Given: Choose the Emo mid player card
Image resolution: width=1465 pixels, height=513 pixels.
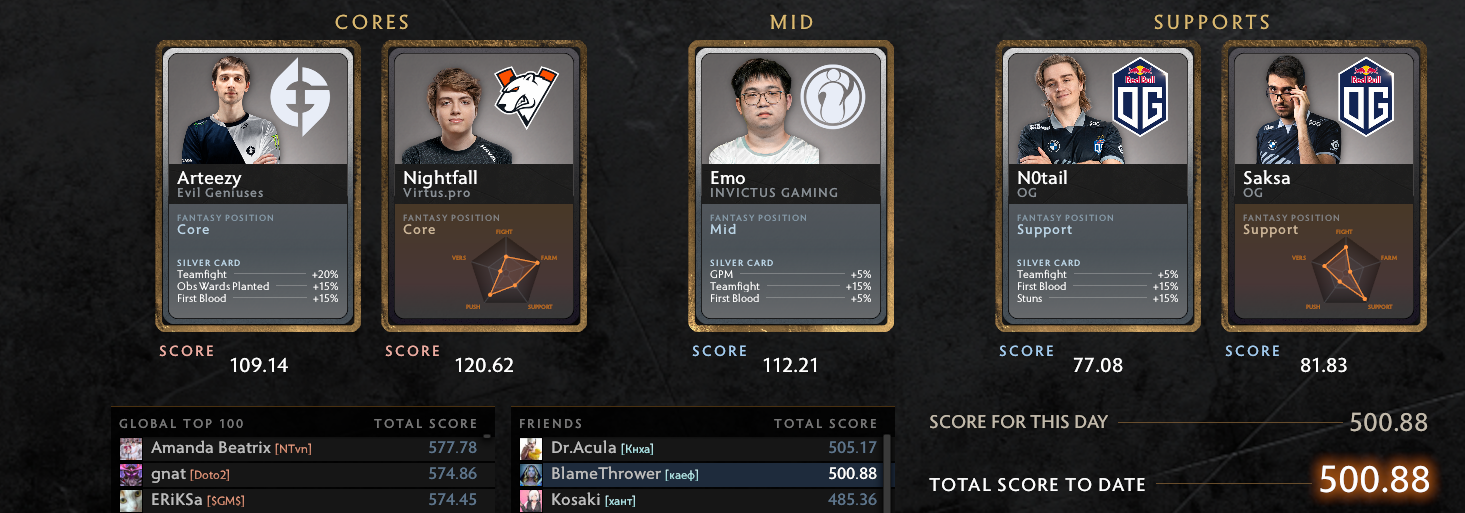Looking at the screenshot, I should coord(791,186).
